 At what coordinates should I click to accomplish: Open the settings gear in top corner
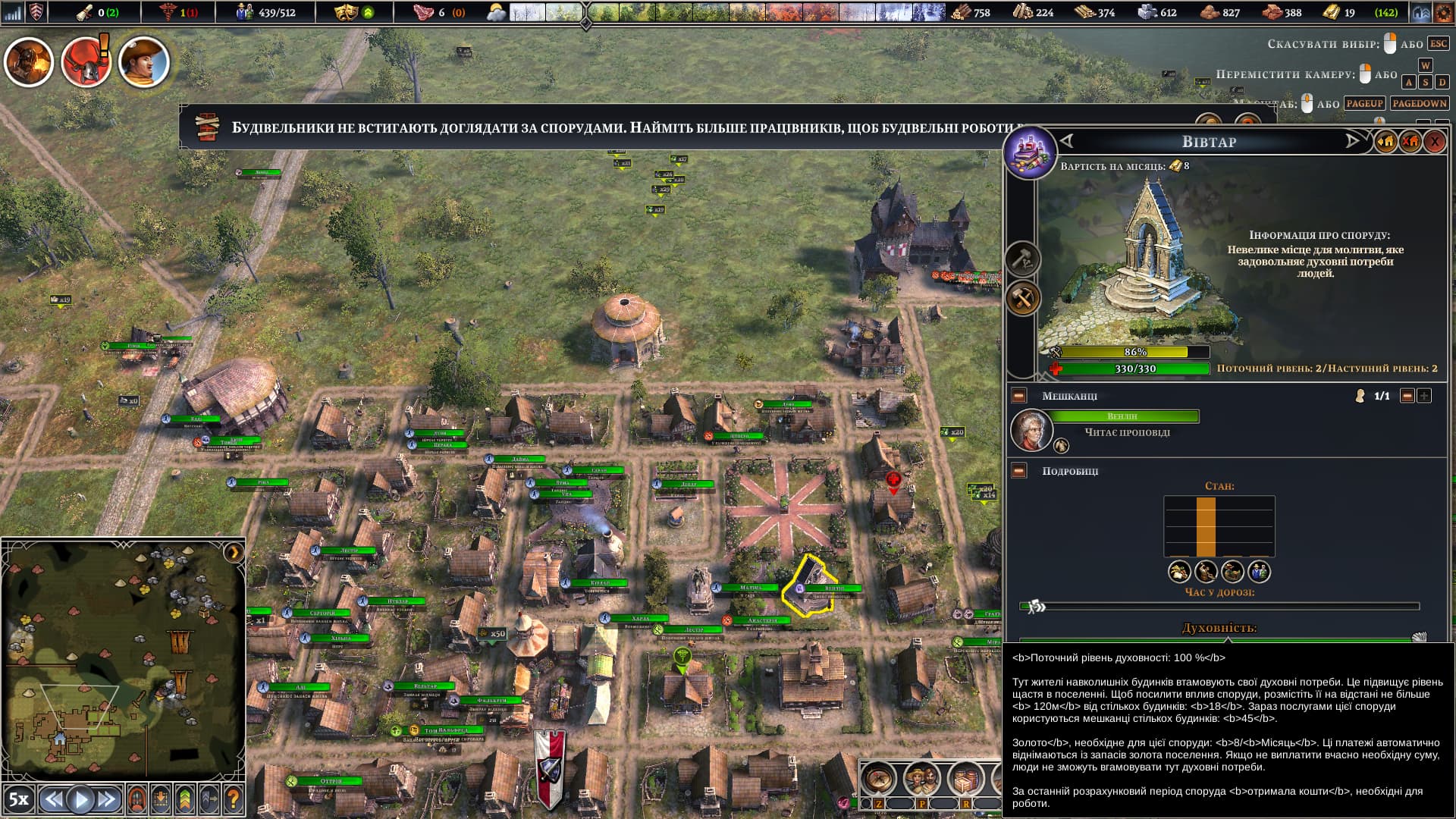pyautogui.click(x=1443, y=13)
